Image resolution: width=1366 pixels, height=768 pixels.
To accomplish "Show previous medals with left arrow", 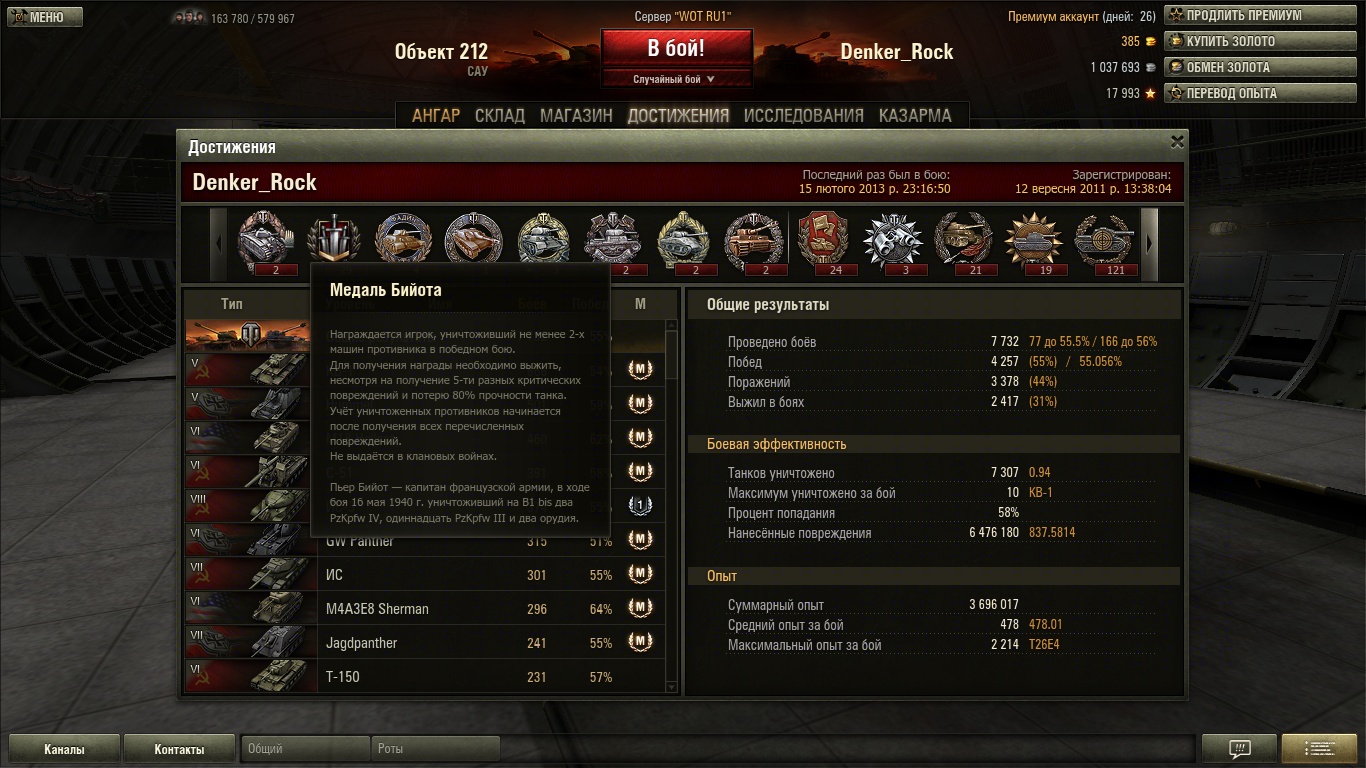I will [x=219, y=243].
